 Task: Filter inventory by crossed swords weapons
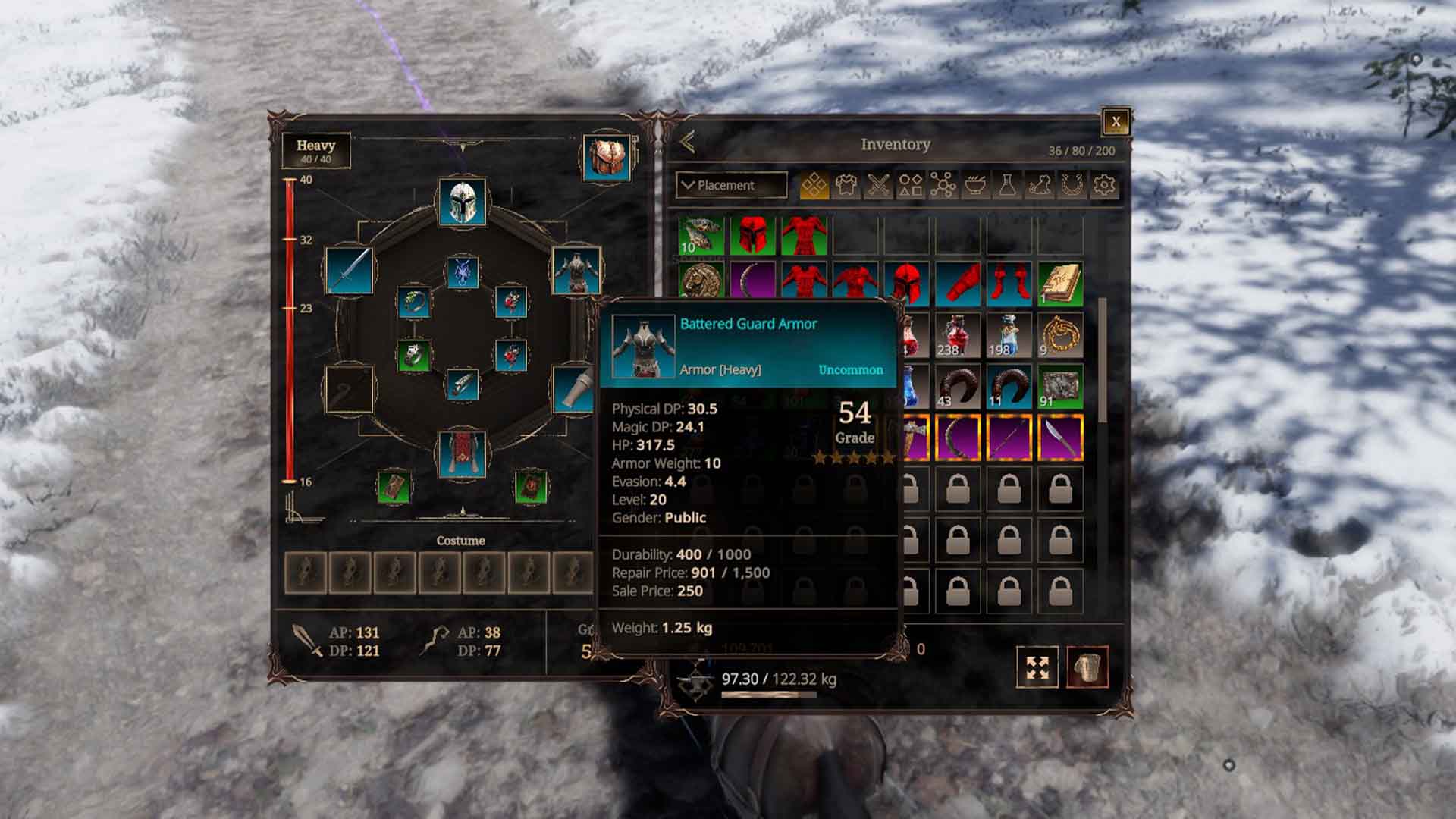pos(878,185)
